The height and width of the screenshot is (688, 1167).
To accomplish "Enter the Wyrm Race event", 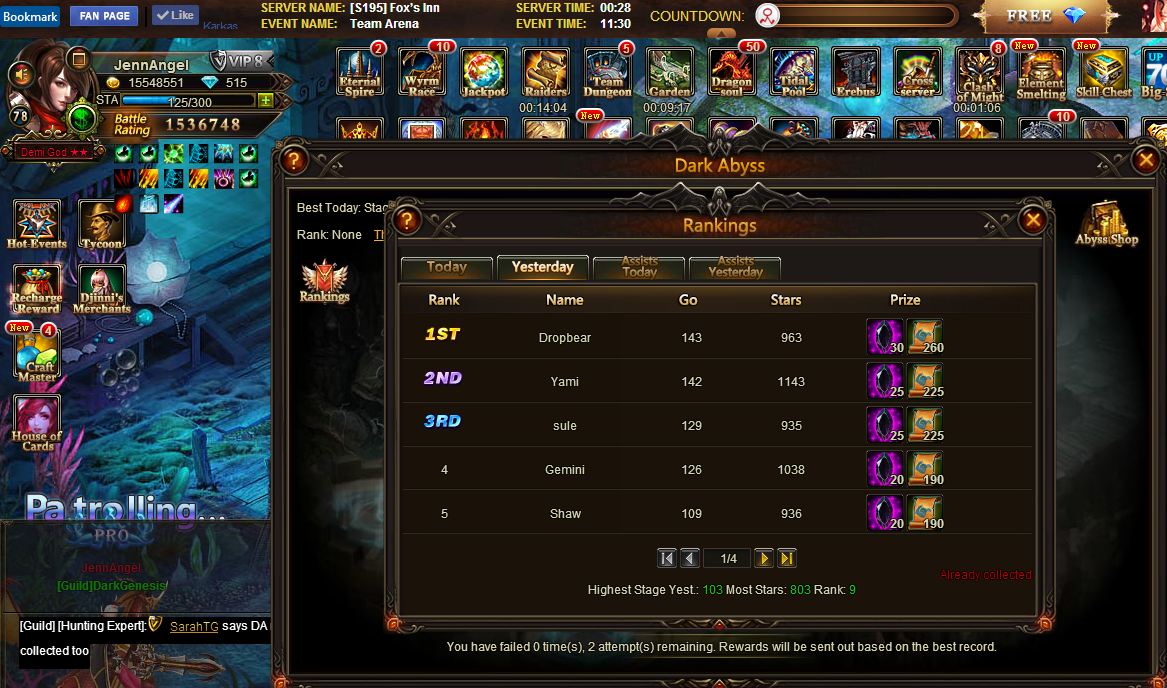I will point(421,73).
